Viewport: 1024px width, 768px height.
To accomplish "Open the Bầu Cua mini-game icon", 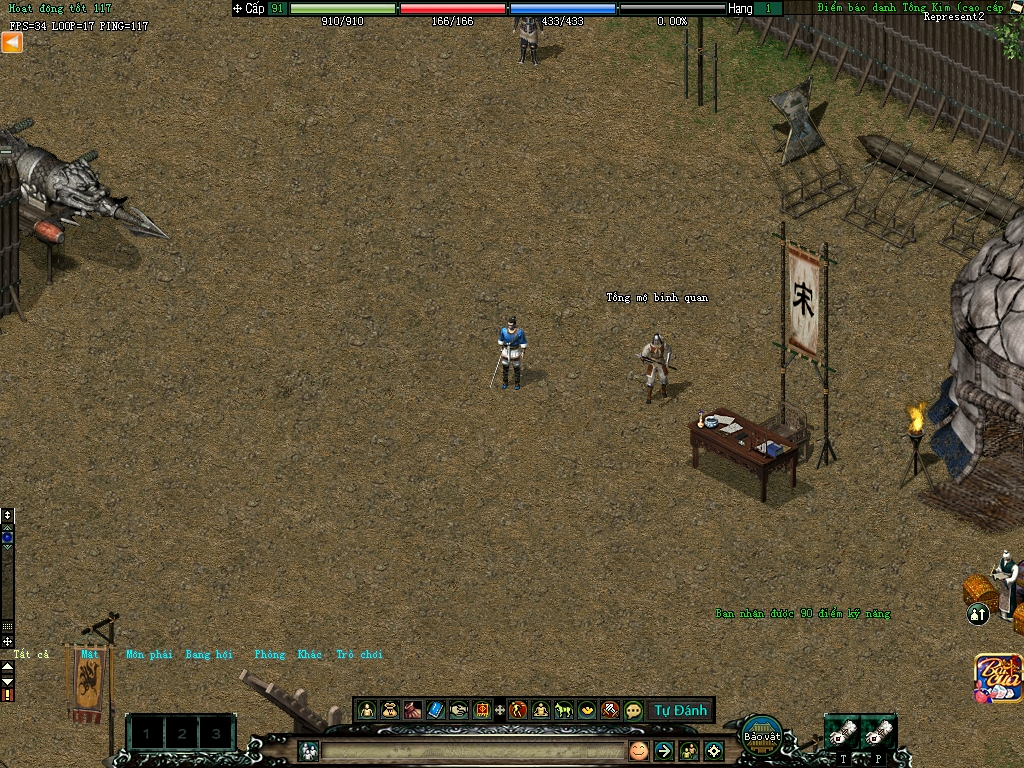I will click(999, 678).
